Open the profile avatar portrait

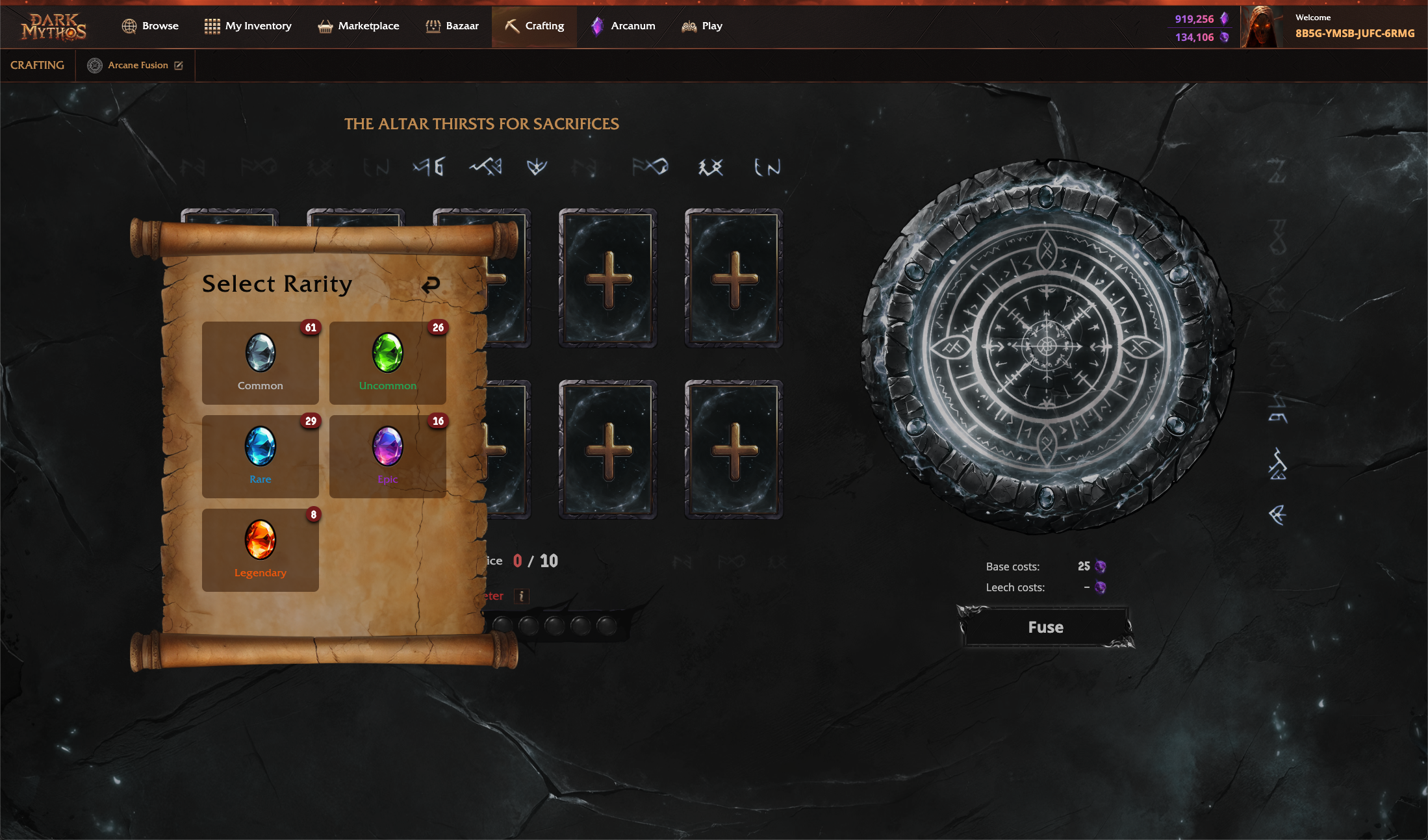[x=1262, y=27]
